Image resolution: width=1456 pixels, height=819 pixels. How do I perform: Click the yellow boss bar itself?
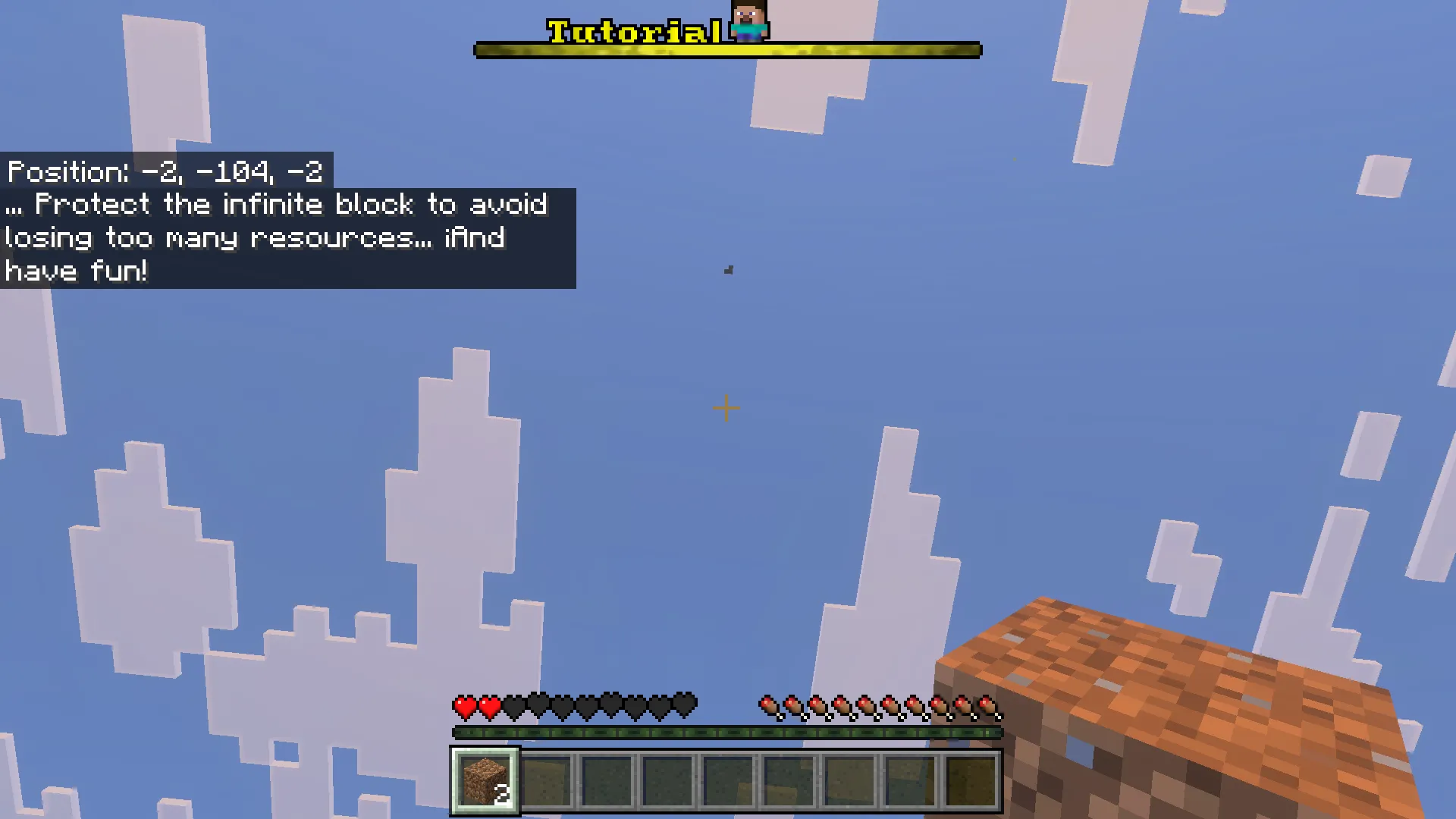[726, 50]
